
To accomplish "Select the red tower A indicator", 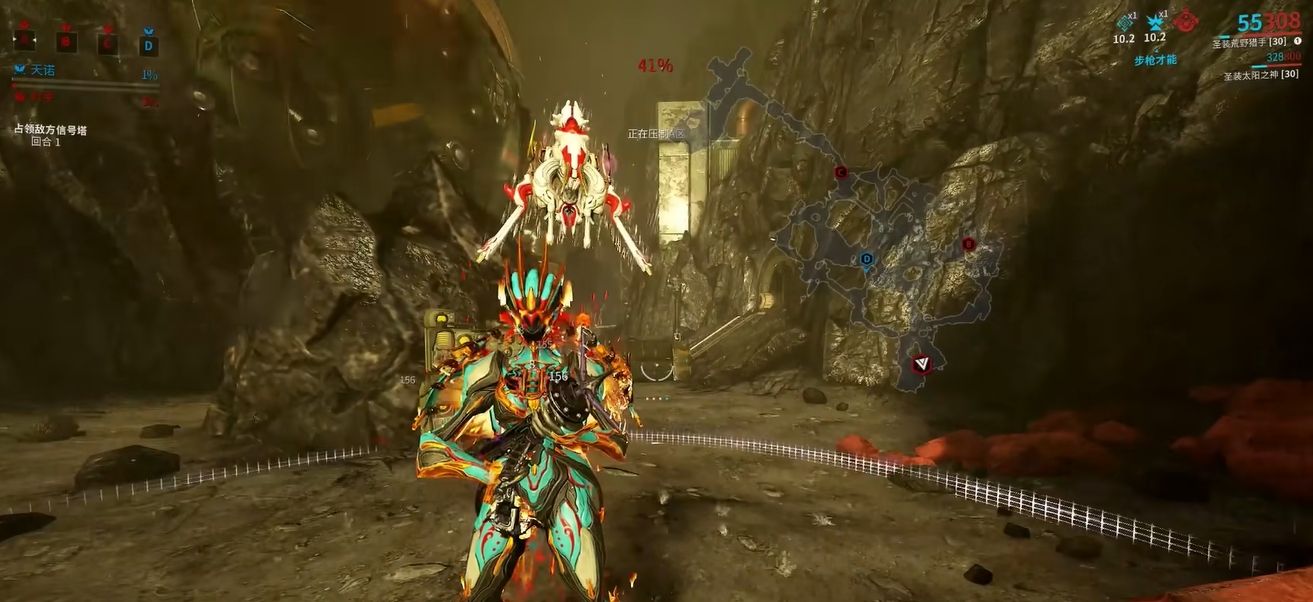I will click(24, 41).
